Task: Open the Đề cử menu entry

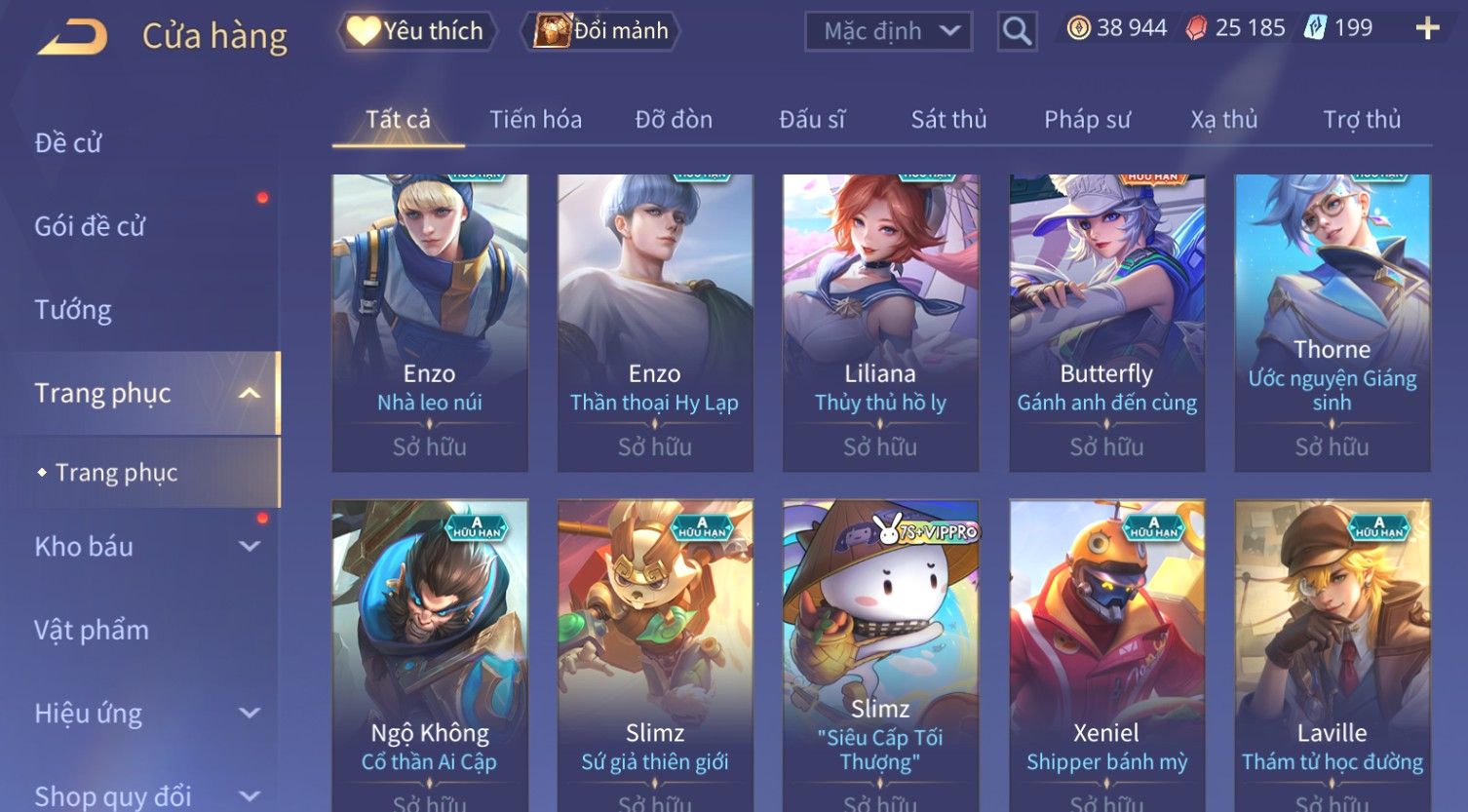Action: pos(68,143)
